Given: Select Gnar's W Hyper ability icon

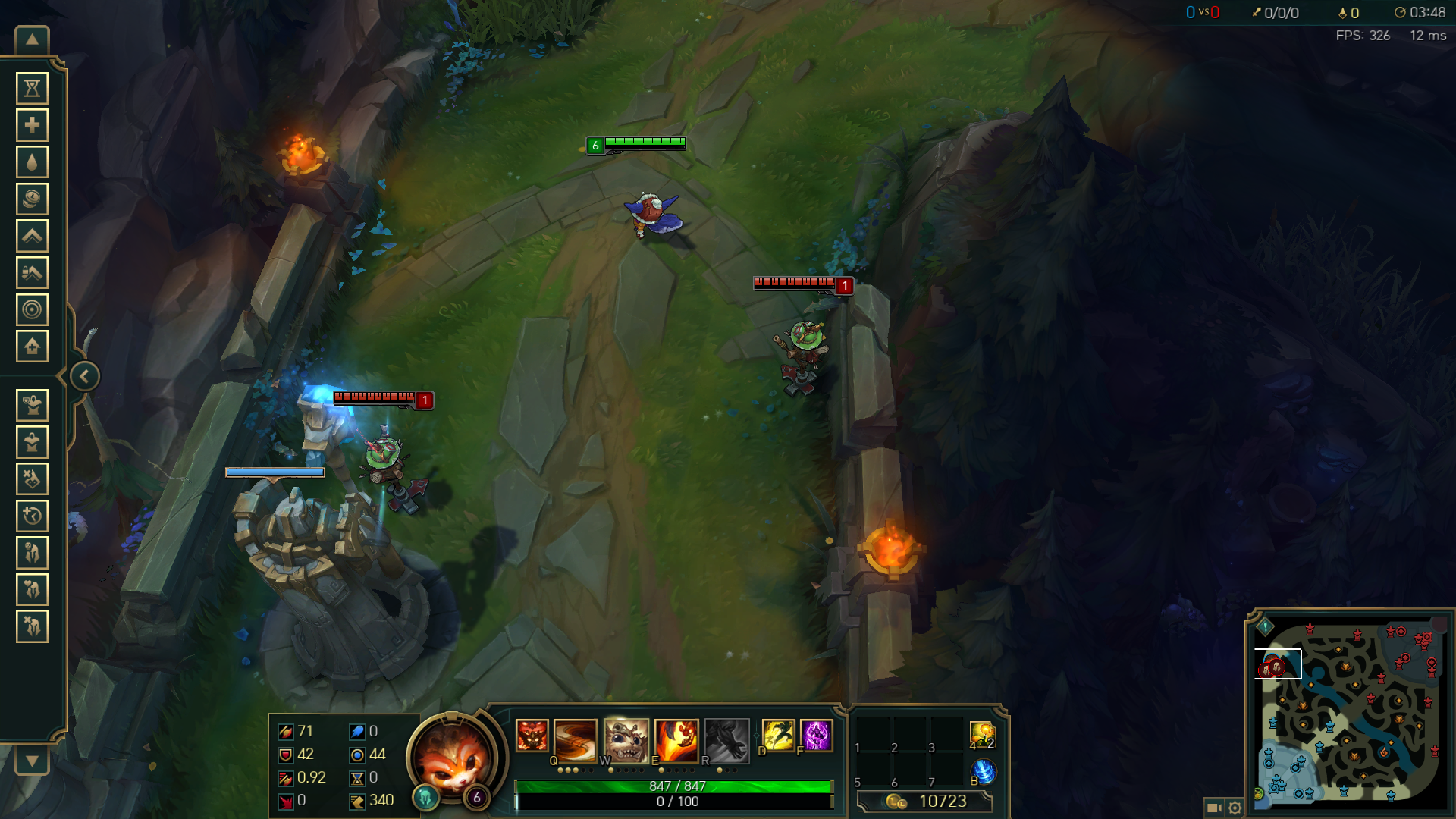Looking at the screenshot, I should [626, 739].
